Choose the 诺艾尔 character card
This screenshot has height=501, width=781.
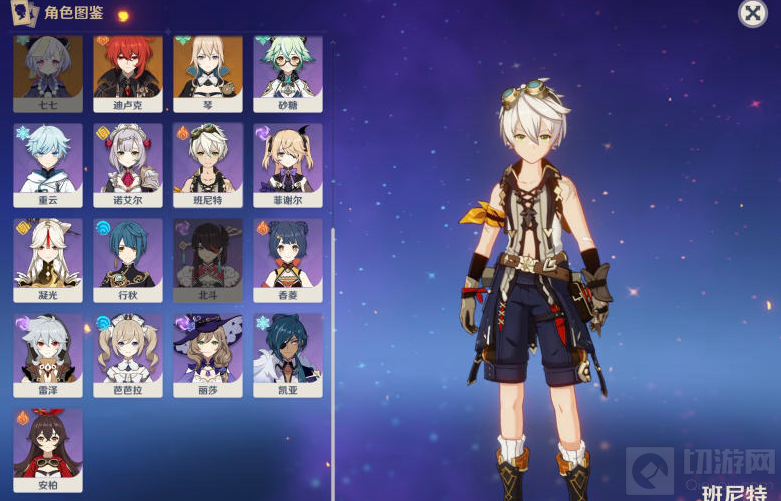[x=128, y=160]
